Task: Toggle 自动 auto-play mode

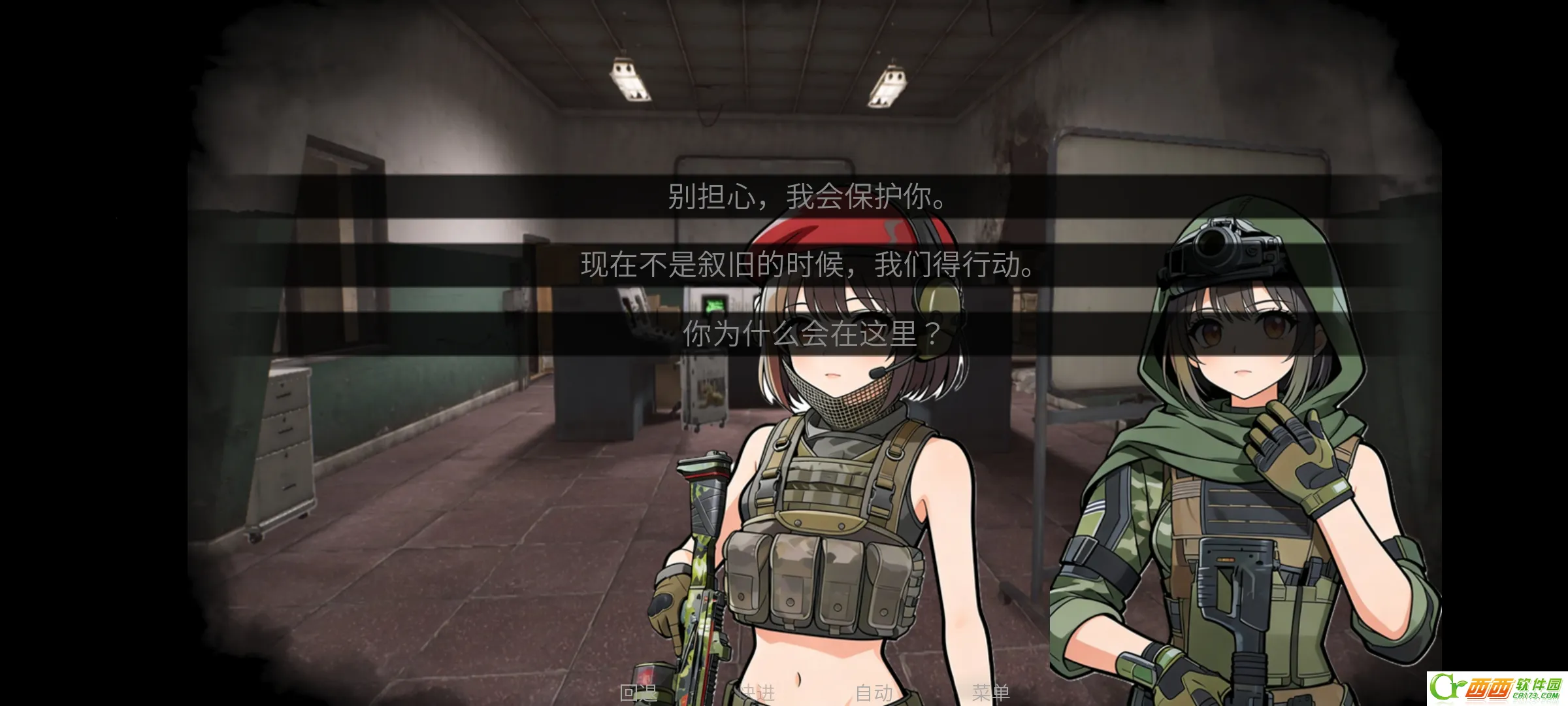Action: (x=874, y=692)
